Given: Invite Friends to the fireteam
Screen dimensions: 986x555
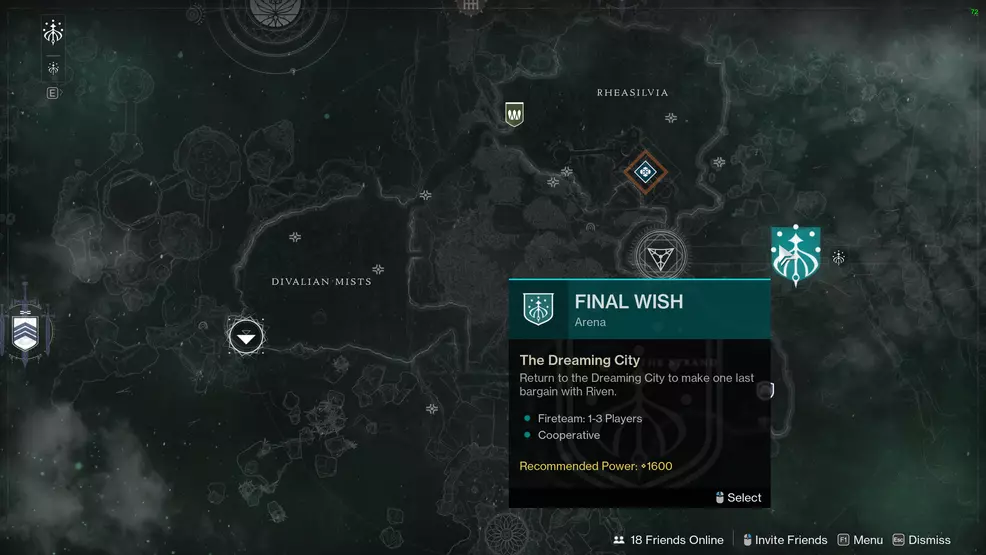Looking at the screenshot, I should pos(783,540).
